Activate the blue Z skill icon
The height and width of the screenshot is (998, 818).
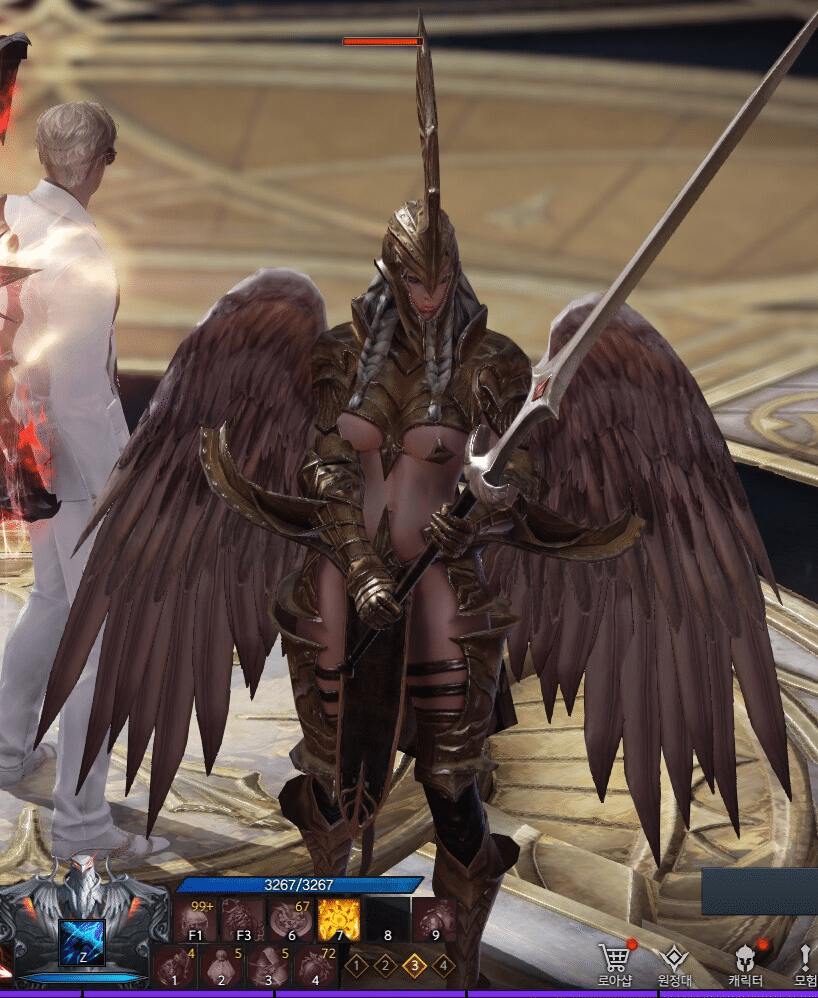[82, 943]
